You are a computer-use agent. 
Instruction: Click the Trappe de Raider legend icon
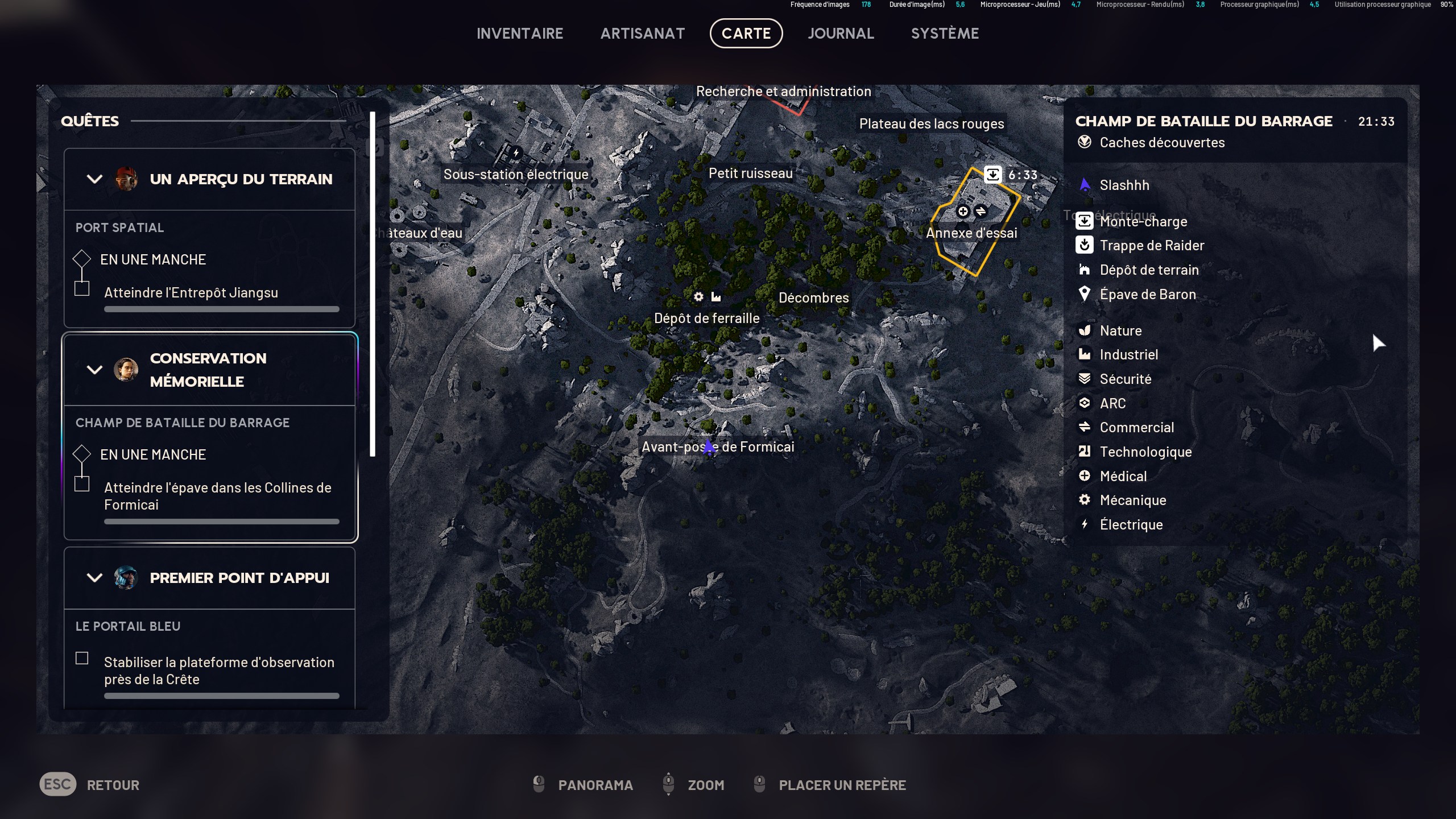click(1085, 245)
